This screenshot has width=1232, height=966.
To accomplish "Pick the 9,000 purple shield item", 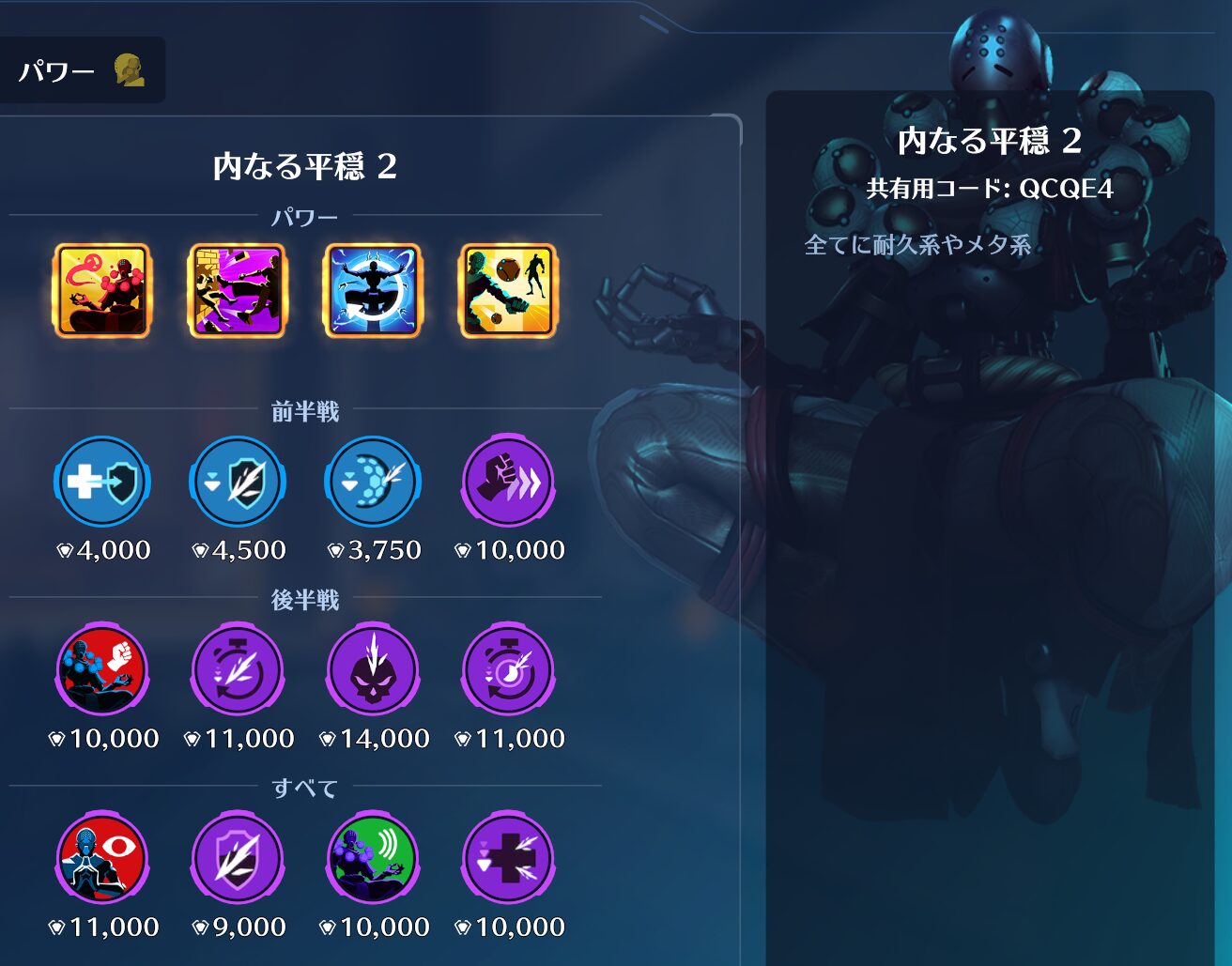I will 238,859.
